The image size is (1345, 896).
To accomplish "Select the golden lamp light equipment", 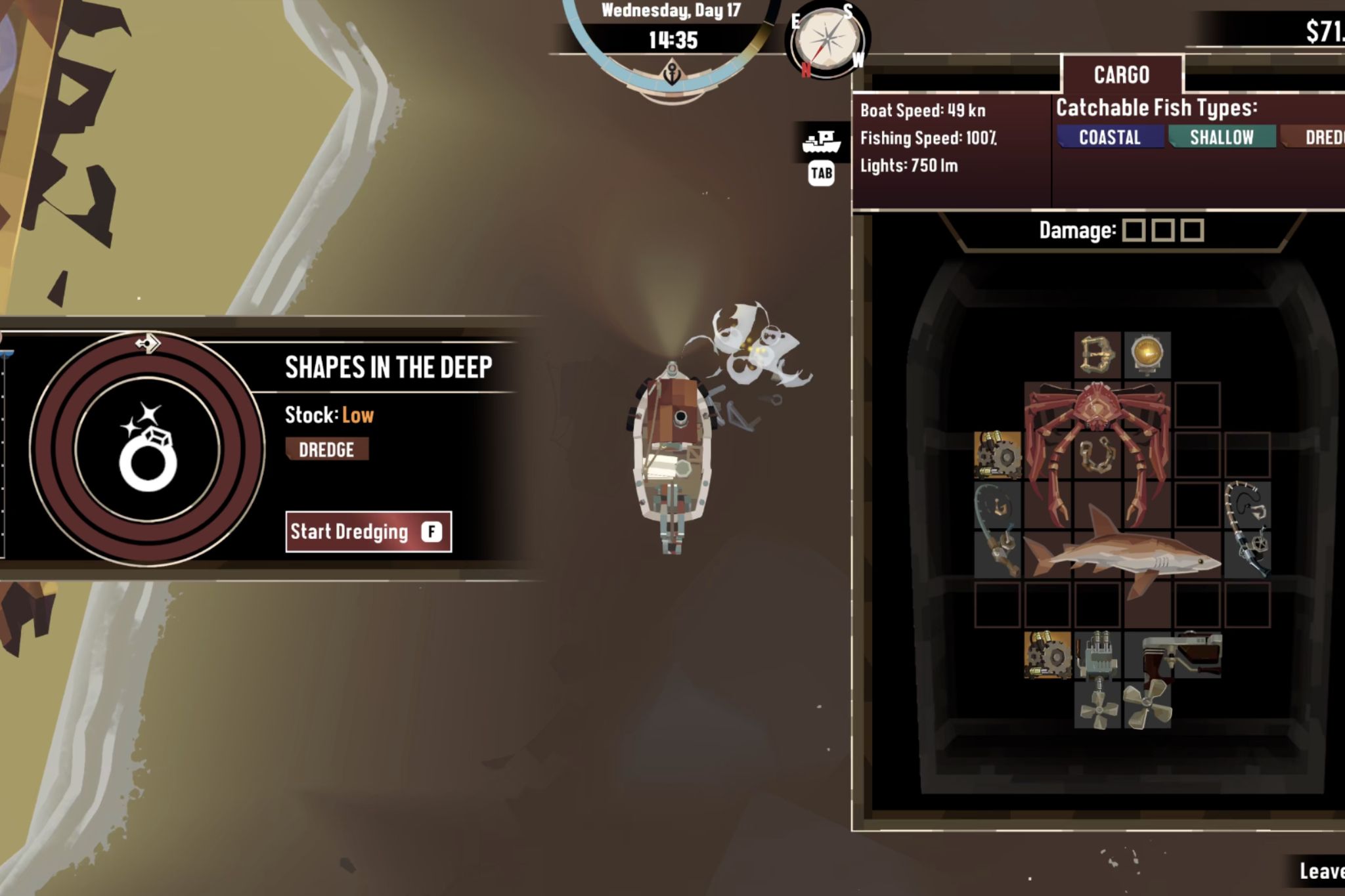I will pos(1147,354).
